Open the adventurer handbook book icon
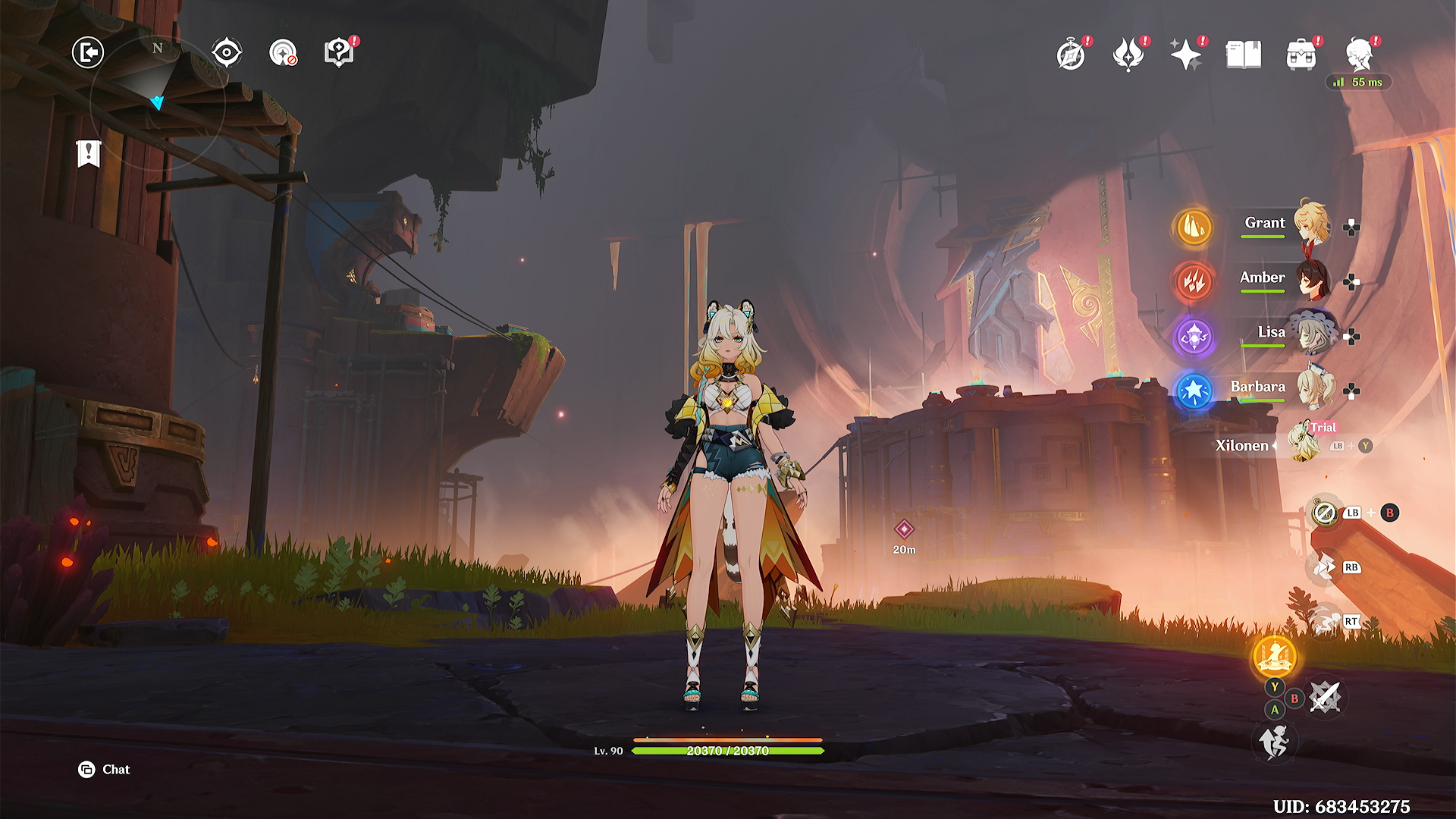Screen dimensions: 1456x819 1244,55
